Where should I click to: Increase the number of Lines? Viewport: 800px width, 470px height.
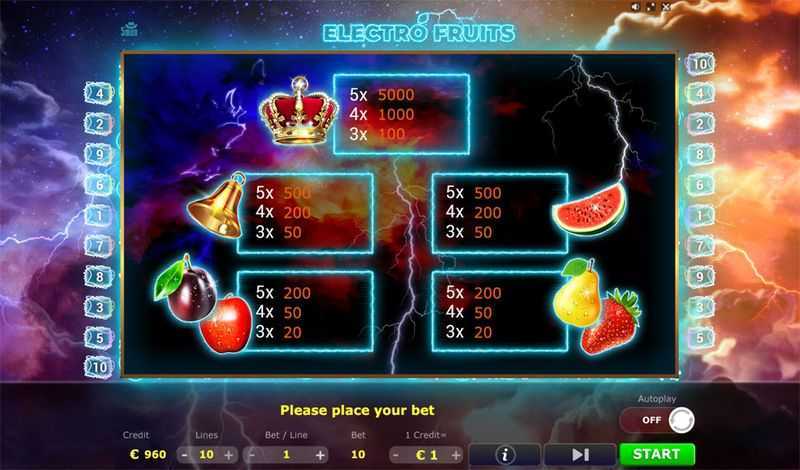(x=230, y=454)
